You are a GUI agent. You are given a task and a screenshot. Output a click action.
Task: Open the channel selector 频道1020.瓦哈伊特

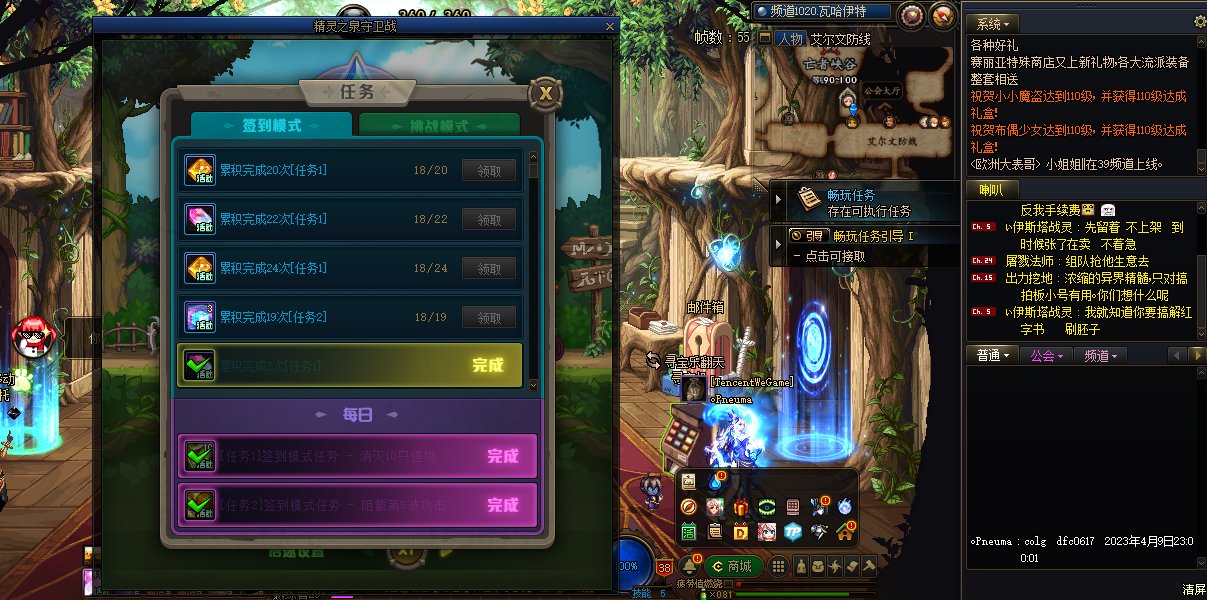coord(823,11)
